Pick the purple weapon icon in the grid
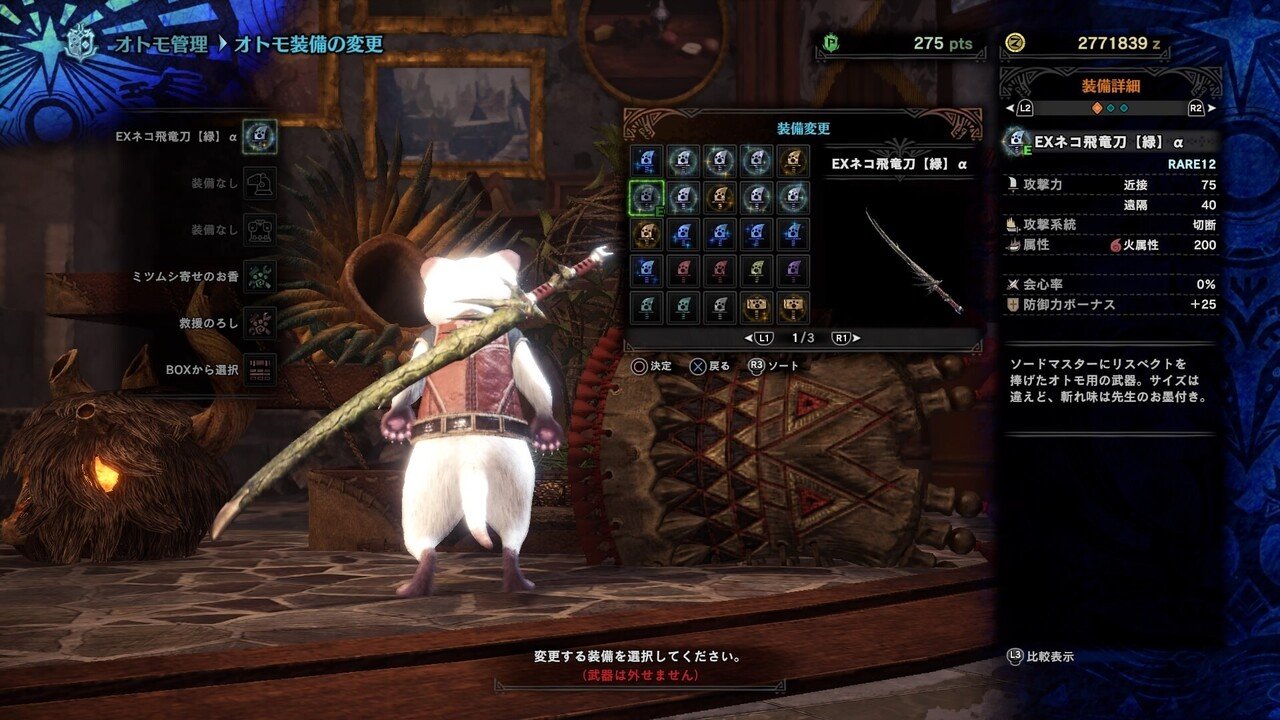This screenshot has height=720, width=1280. click(794, 271)
